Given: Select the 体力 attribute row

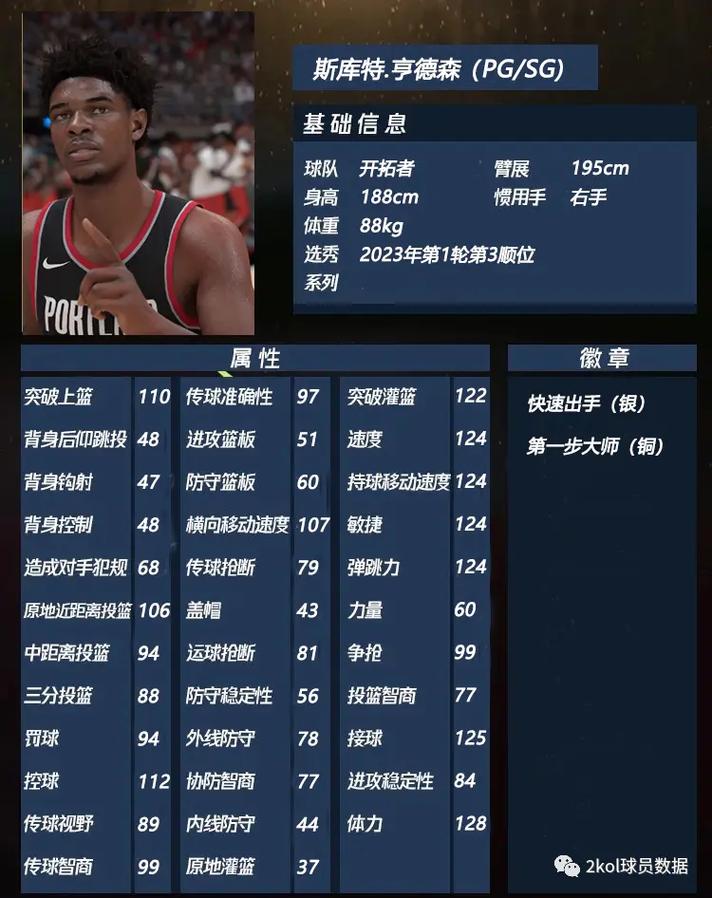Looking at the screenshot, I should coord(415,824).
